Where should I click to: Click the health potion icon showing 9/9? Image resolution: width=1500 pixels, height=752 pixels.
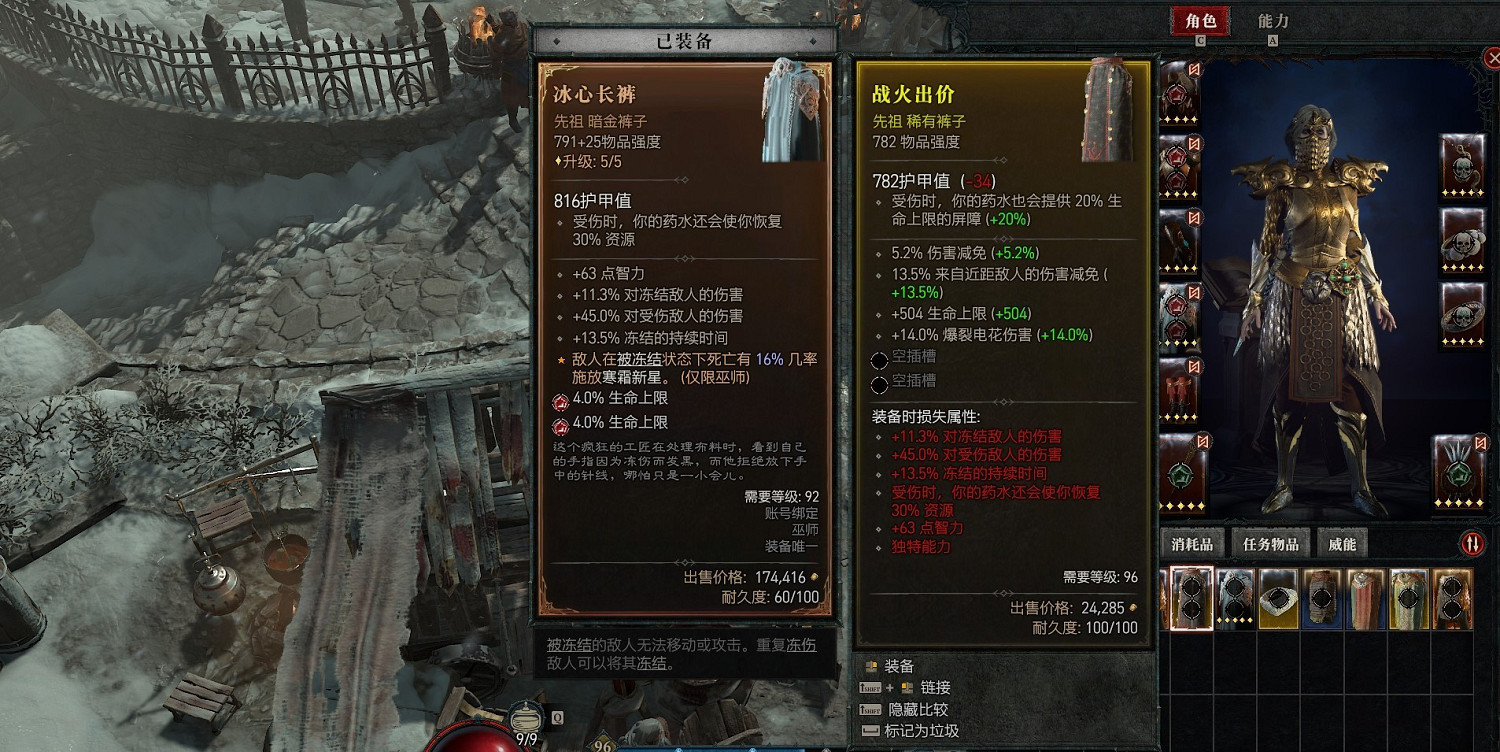pyautogui.click(x=524, y=718)
